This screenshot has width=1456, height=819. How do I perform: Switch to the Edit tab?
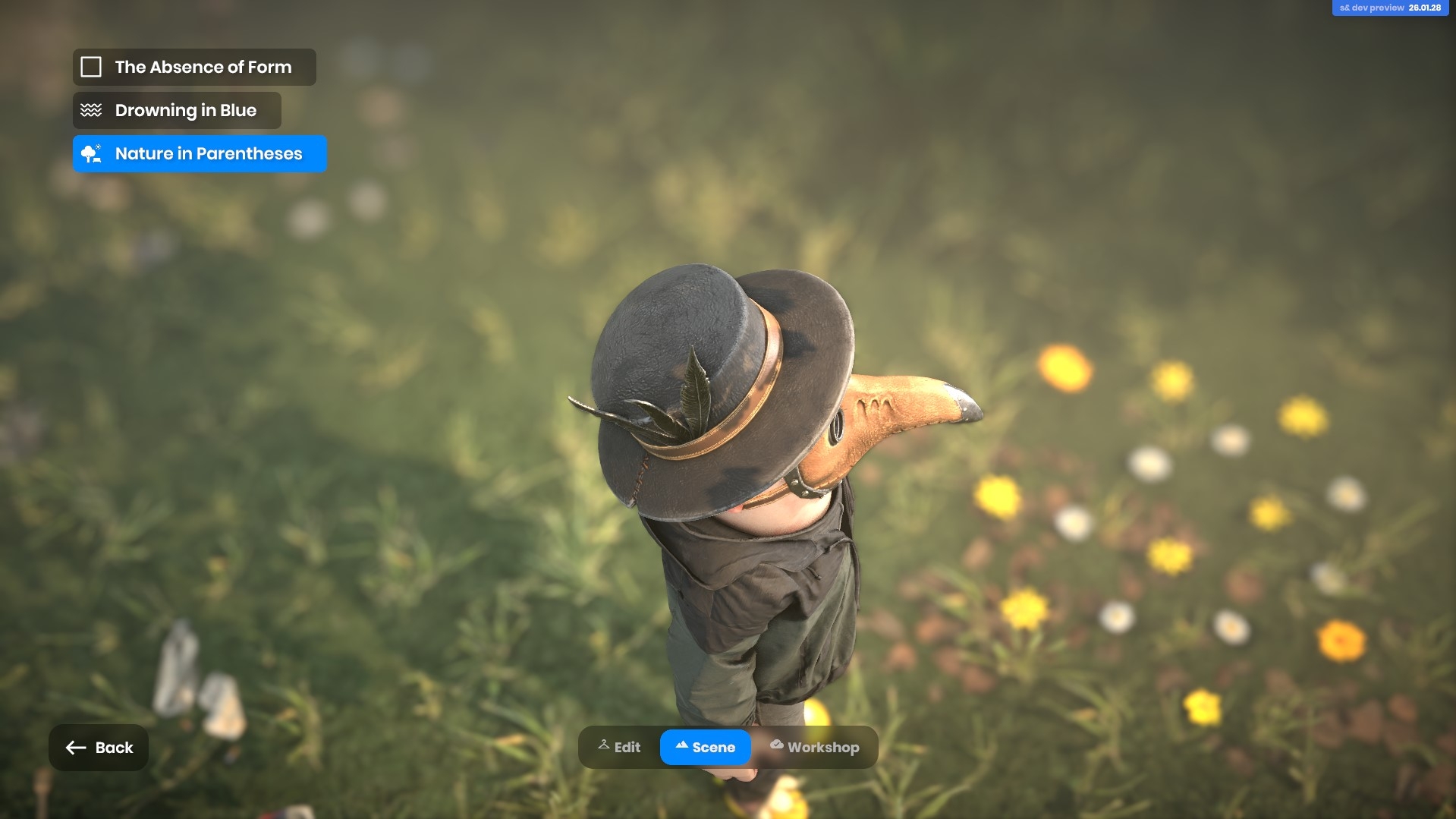tap(619, 748)
